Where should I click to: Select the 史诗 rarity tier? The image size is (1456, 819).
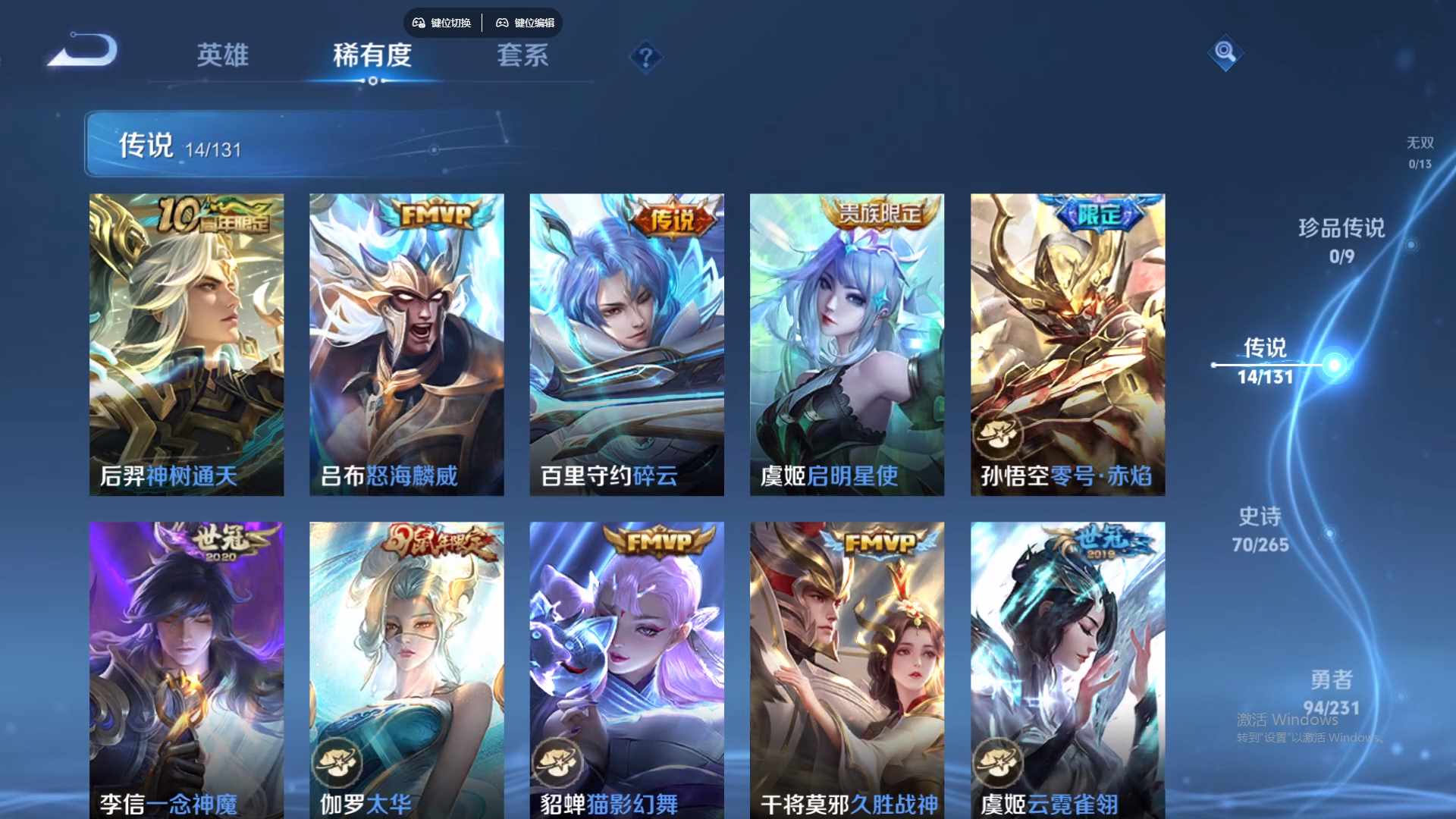(x=1260, y=529)
